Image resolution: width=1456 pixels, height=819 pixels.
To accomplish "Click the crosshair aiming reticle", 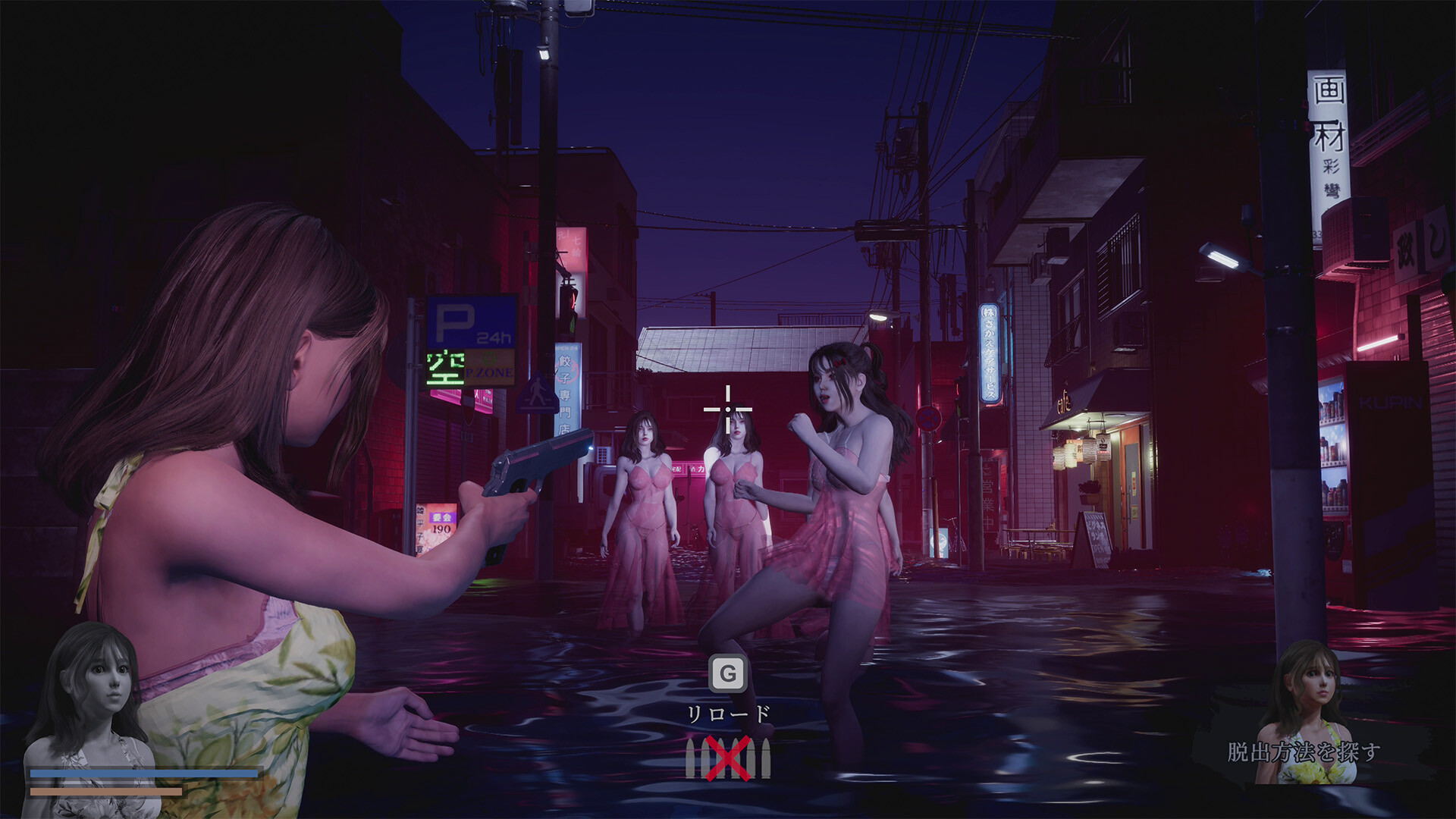I will pos(727,409).
